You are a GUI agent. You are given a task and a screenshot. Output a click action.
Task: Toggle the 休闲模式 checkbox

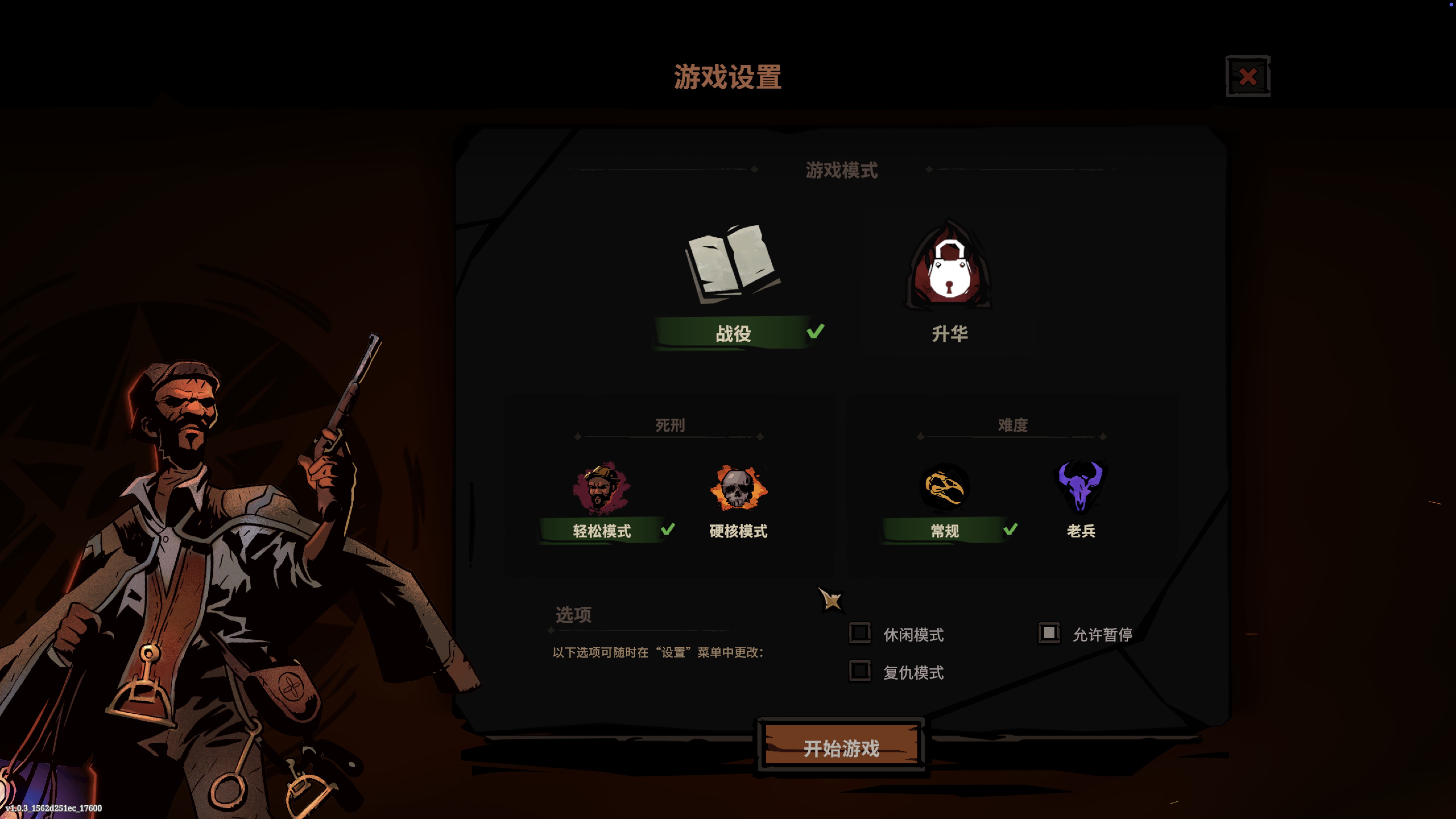[x=860, y=633]
